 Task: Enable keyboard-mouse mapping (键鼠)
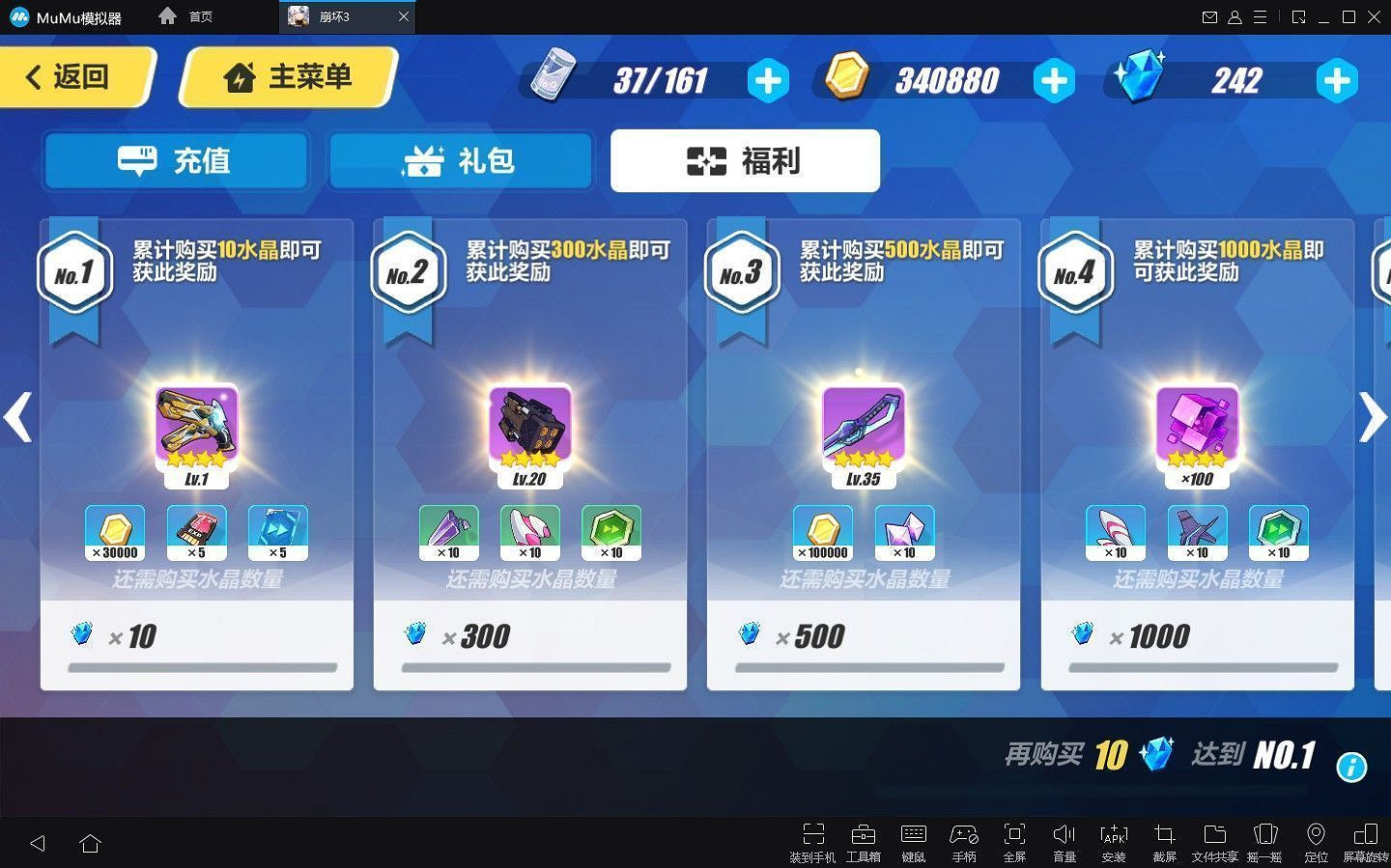(x=913, y=838)
